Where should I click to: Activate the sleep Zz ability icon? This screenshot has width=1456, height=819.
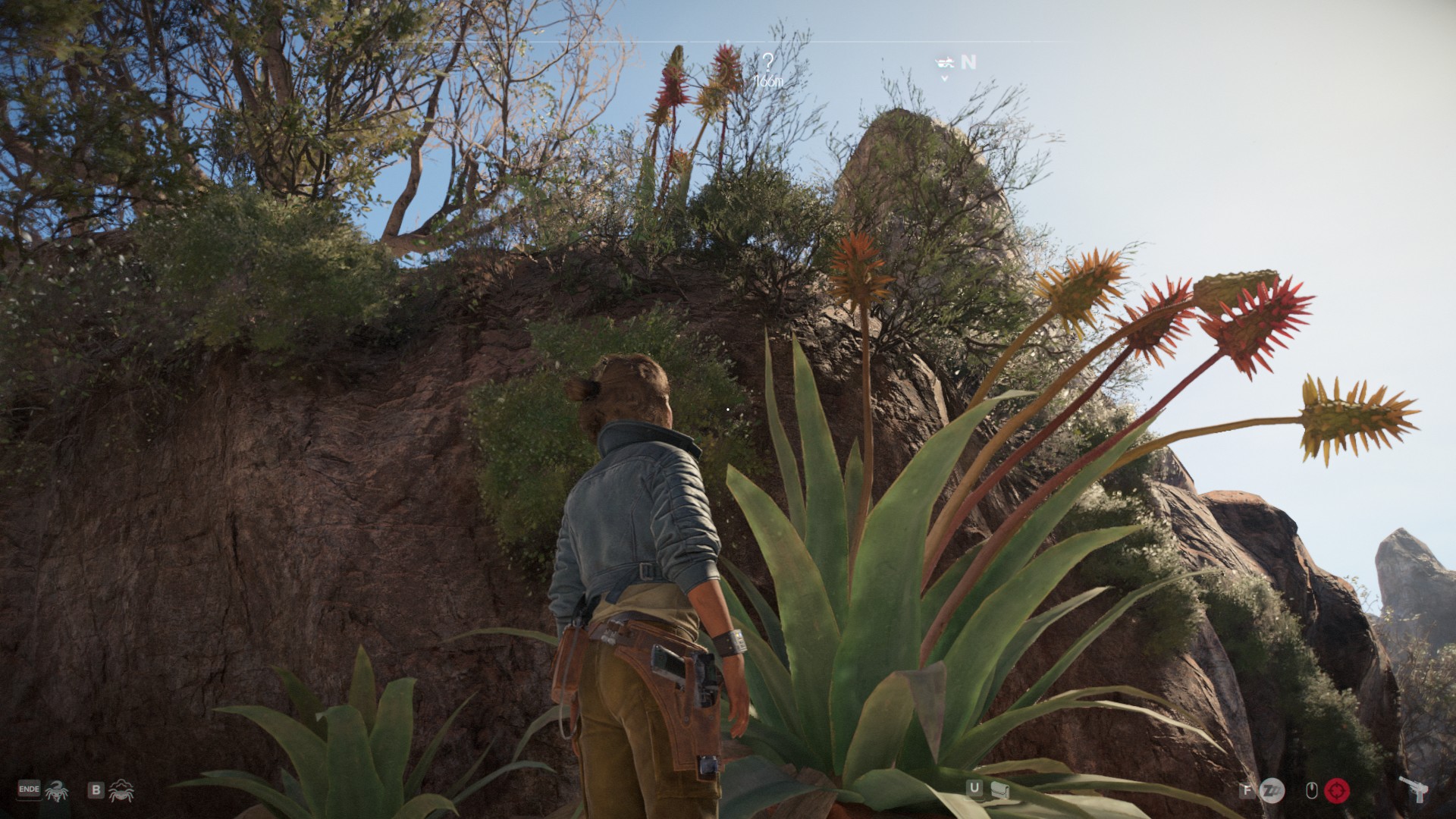click(x=1271, y=791)
